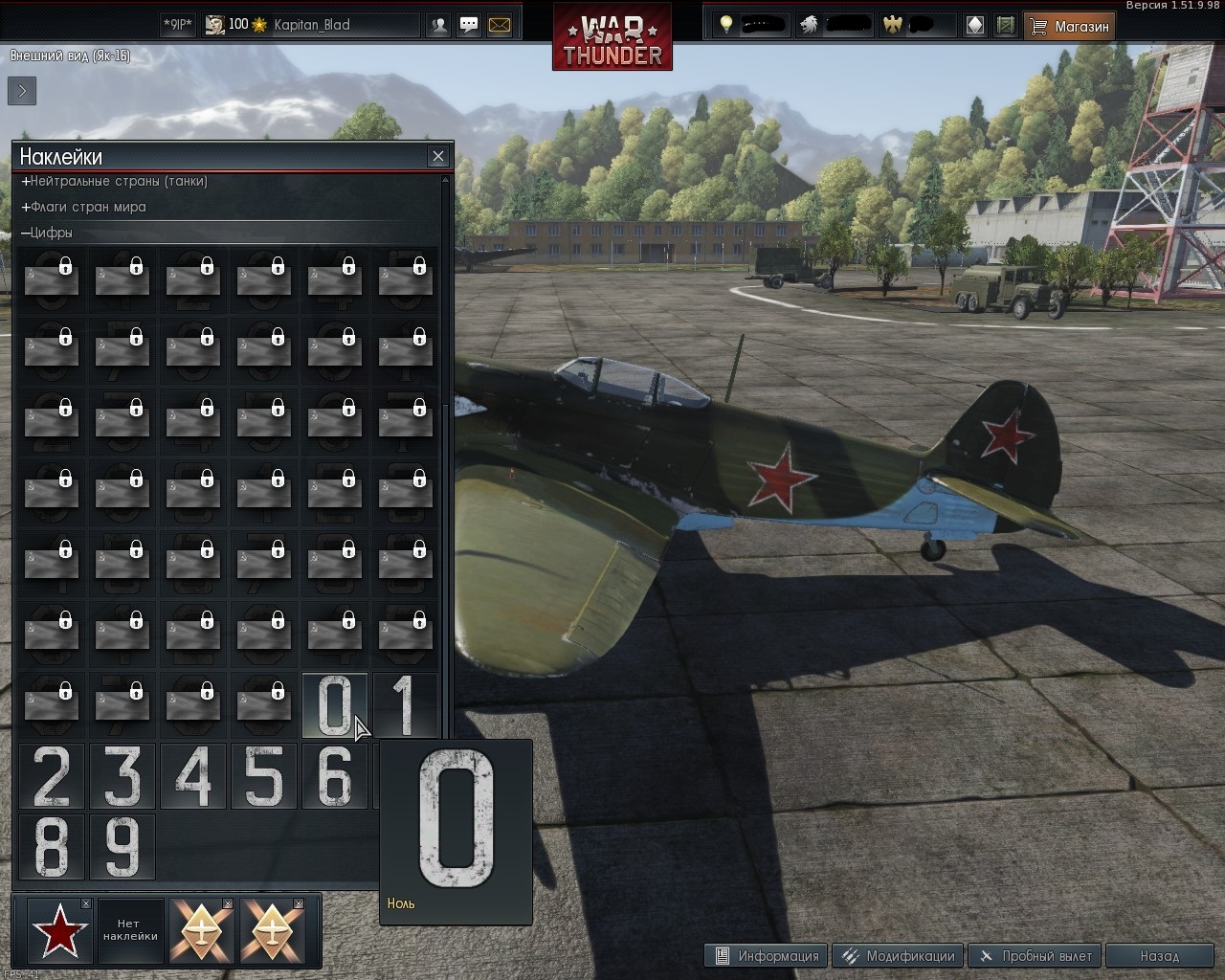Open aircraft Модификации

(898, 956)
